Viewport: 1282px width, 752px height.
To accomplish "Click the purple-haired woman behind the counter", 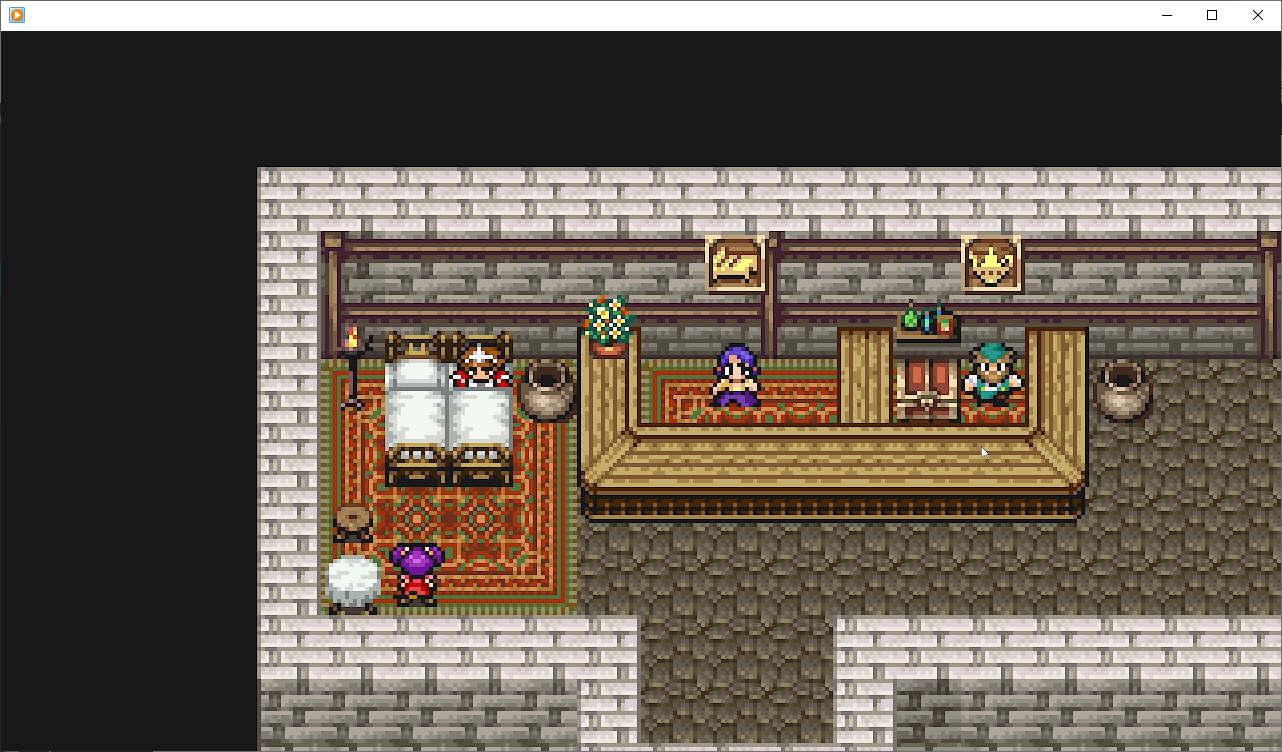I will 735,380.
